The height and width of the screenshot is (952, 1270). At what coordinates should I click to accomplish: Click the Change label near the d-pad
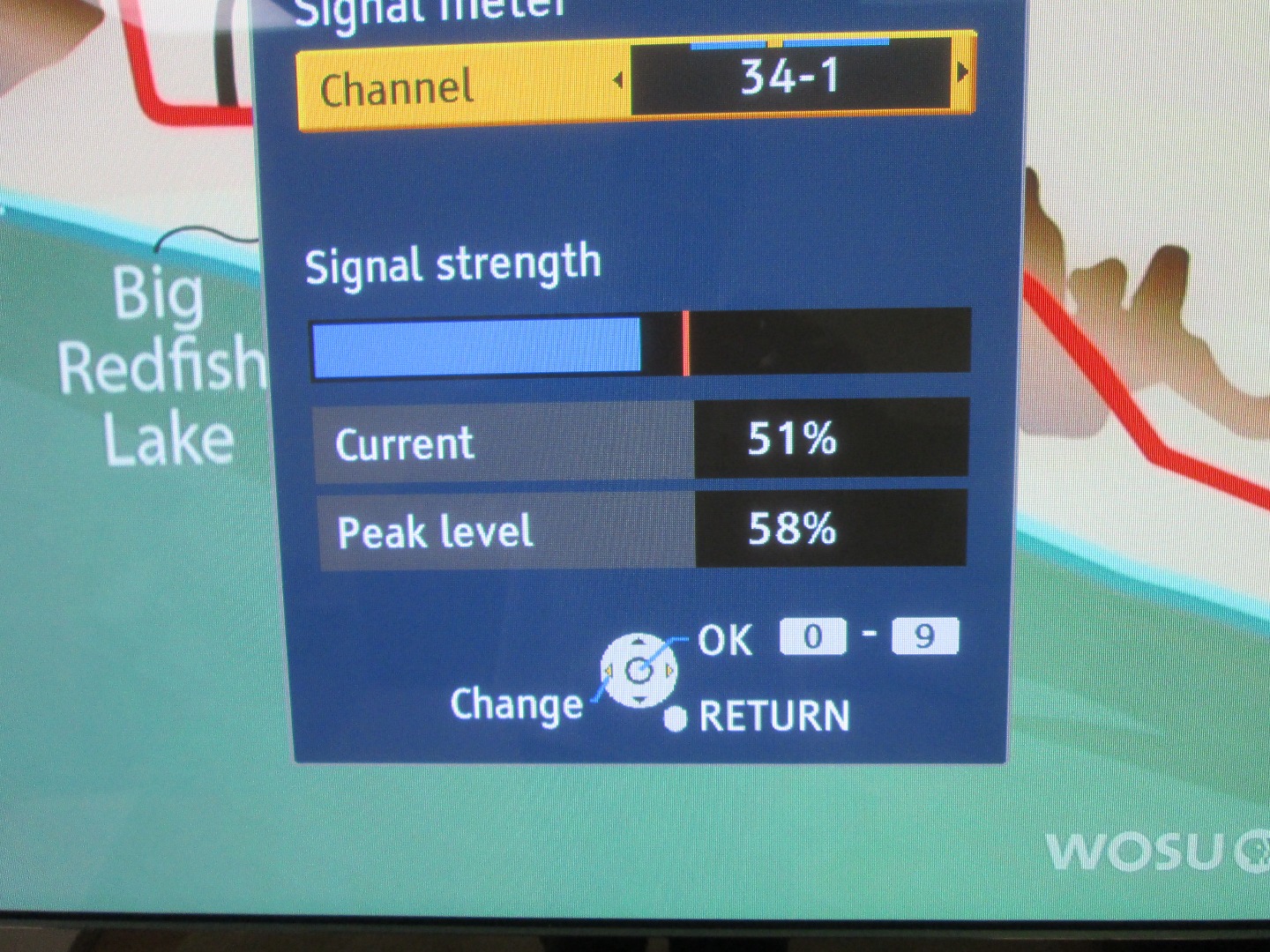click(516, 703)
